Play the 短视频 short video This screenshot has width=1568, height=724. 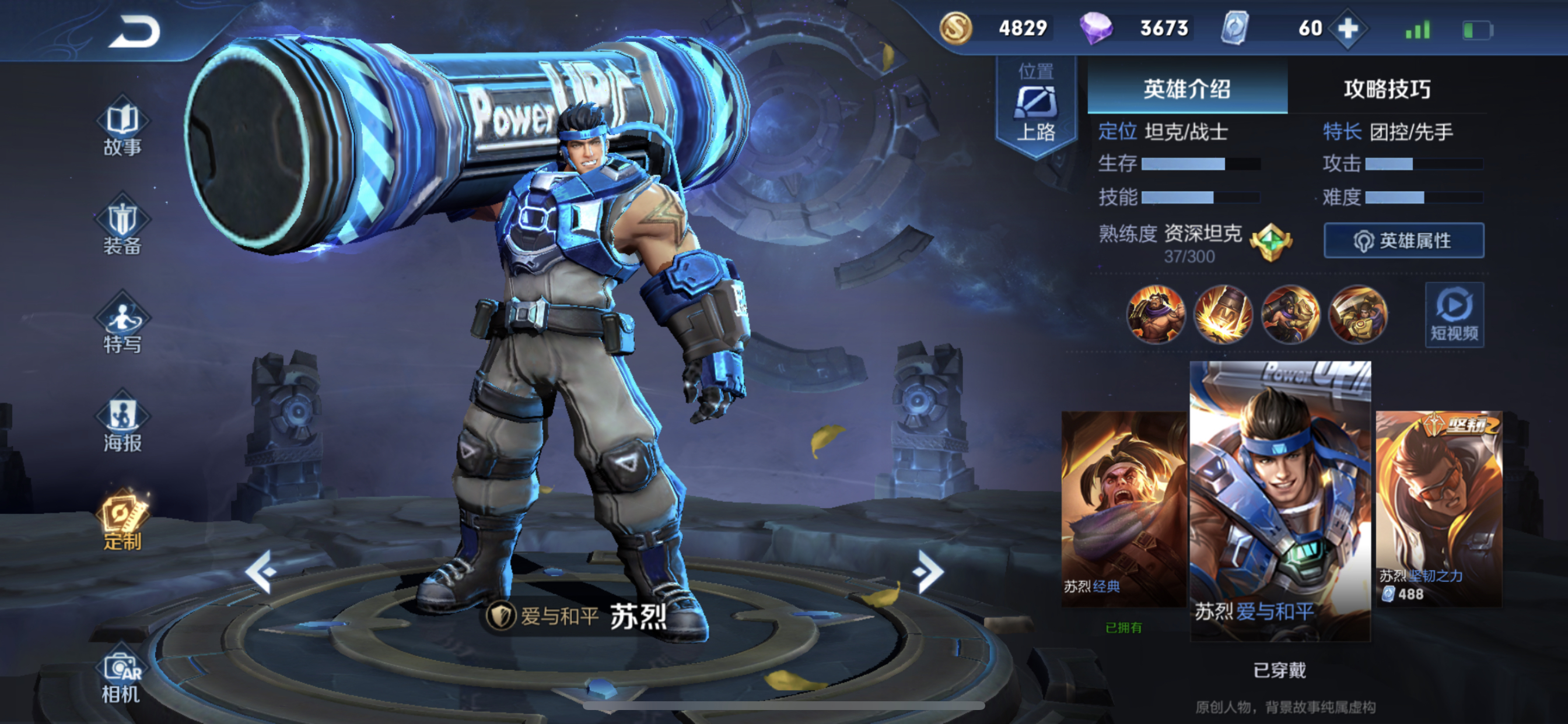(x=1454, y=315)
